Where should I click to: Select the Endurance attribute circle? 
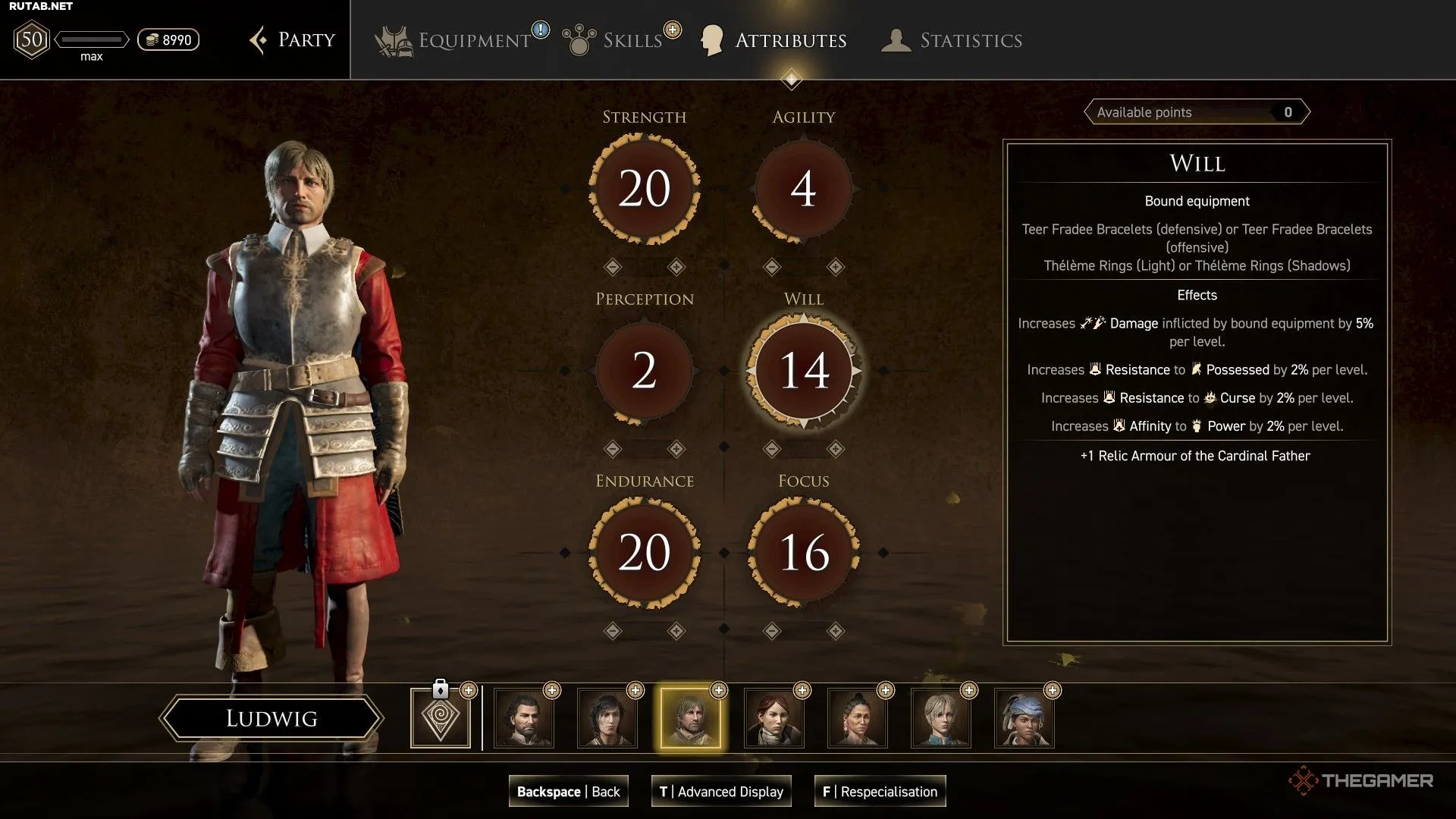[645, 553]
